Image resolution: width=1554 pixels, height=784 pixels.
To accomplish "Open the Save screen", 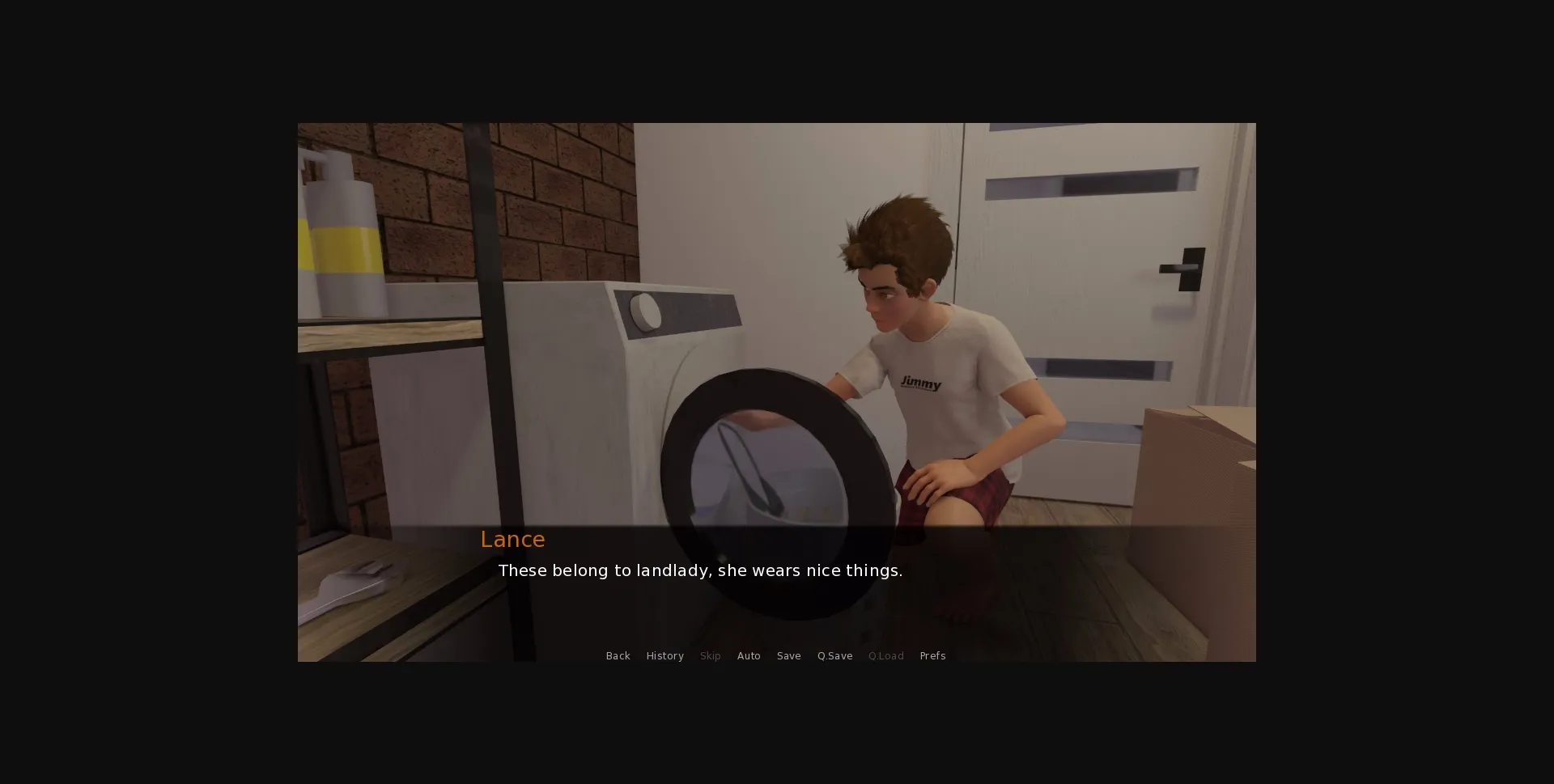I will (x=788, y=655).
